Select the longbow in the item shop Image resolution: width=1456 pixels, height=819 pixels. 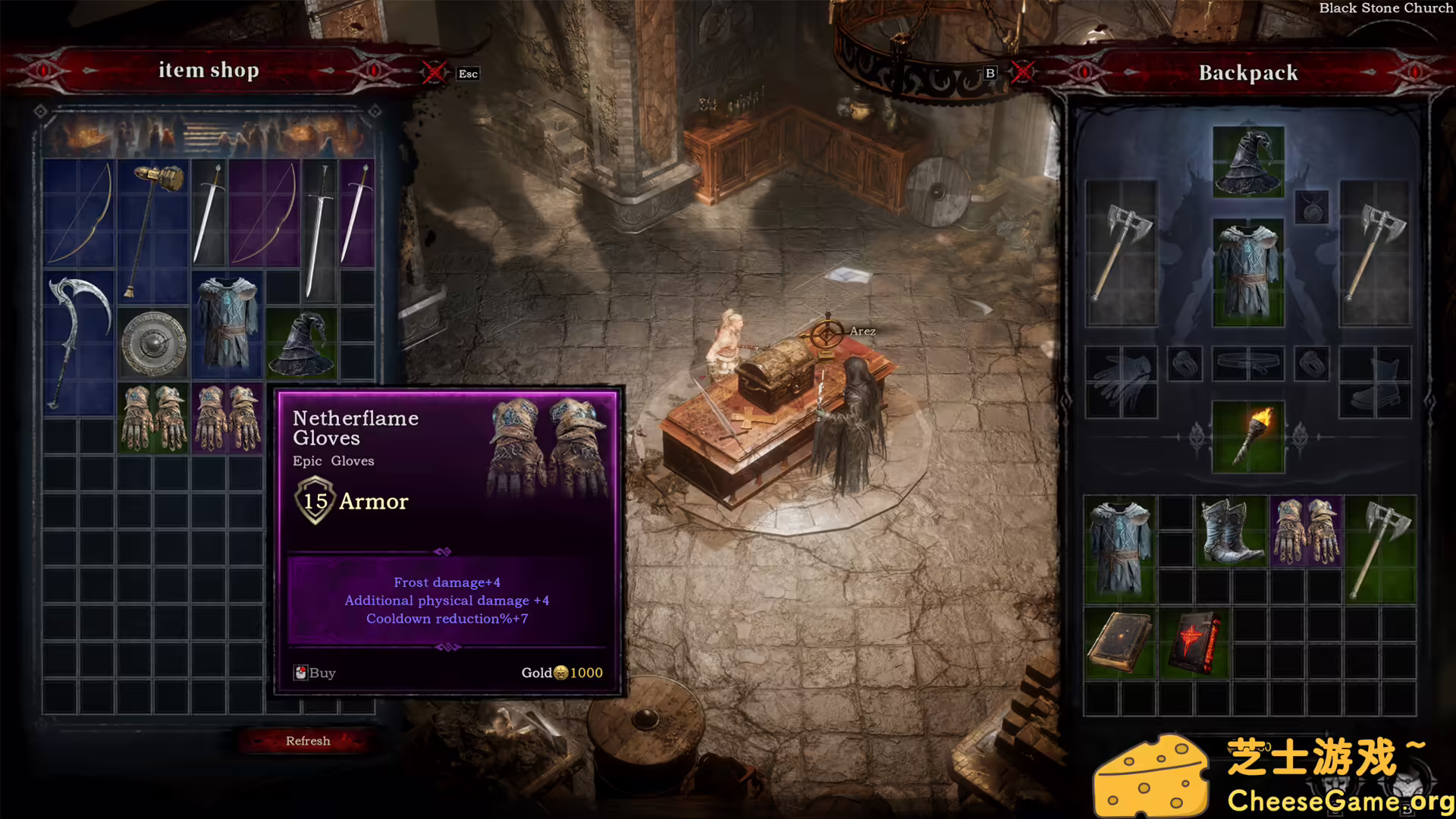click(x=80, y=212)
